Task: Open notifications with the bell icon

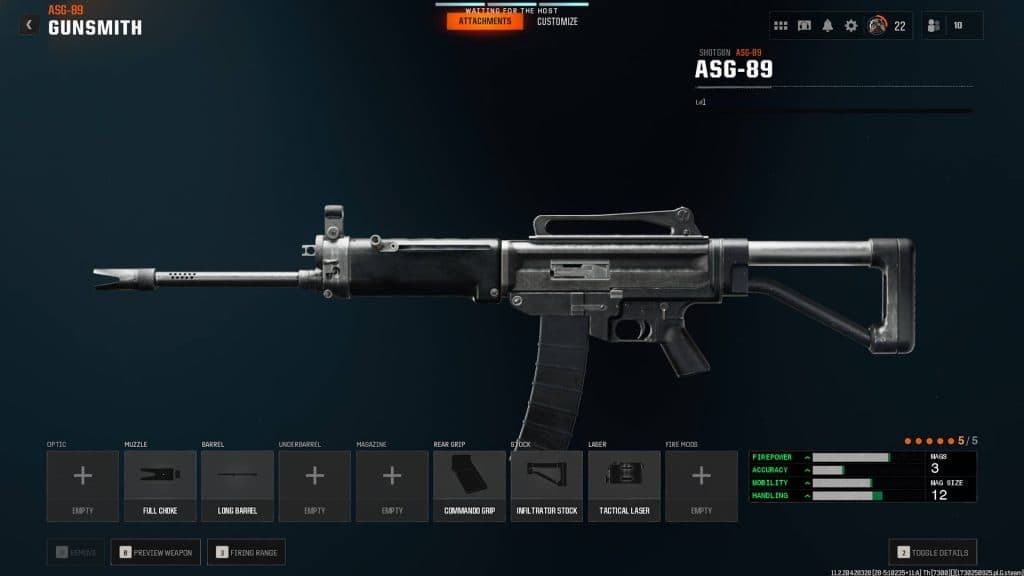Action: (828, 26)
